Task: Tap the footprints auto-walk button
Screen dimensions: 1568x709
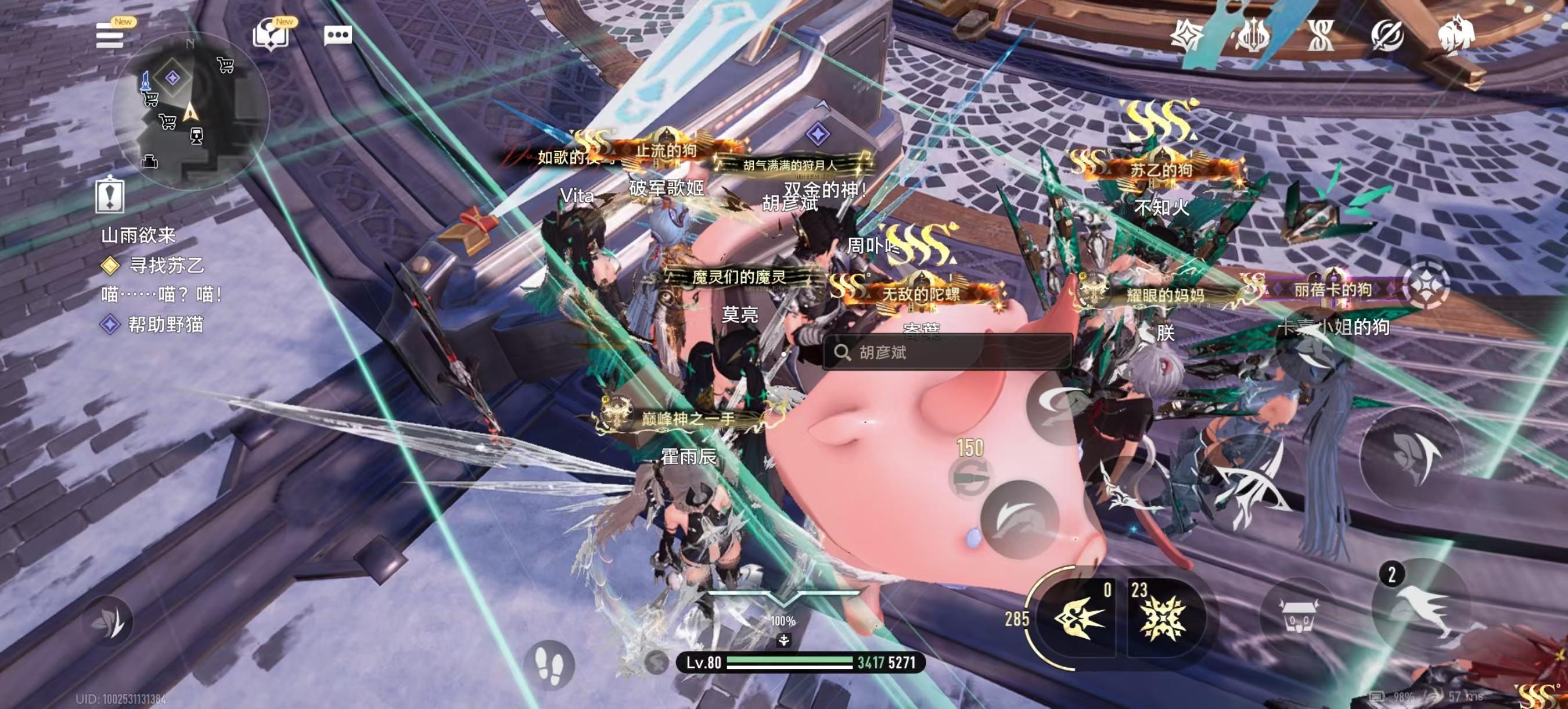Action: (548, 664)
